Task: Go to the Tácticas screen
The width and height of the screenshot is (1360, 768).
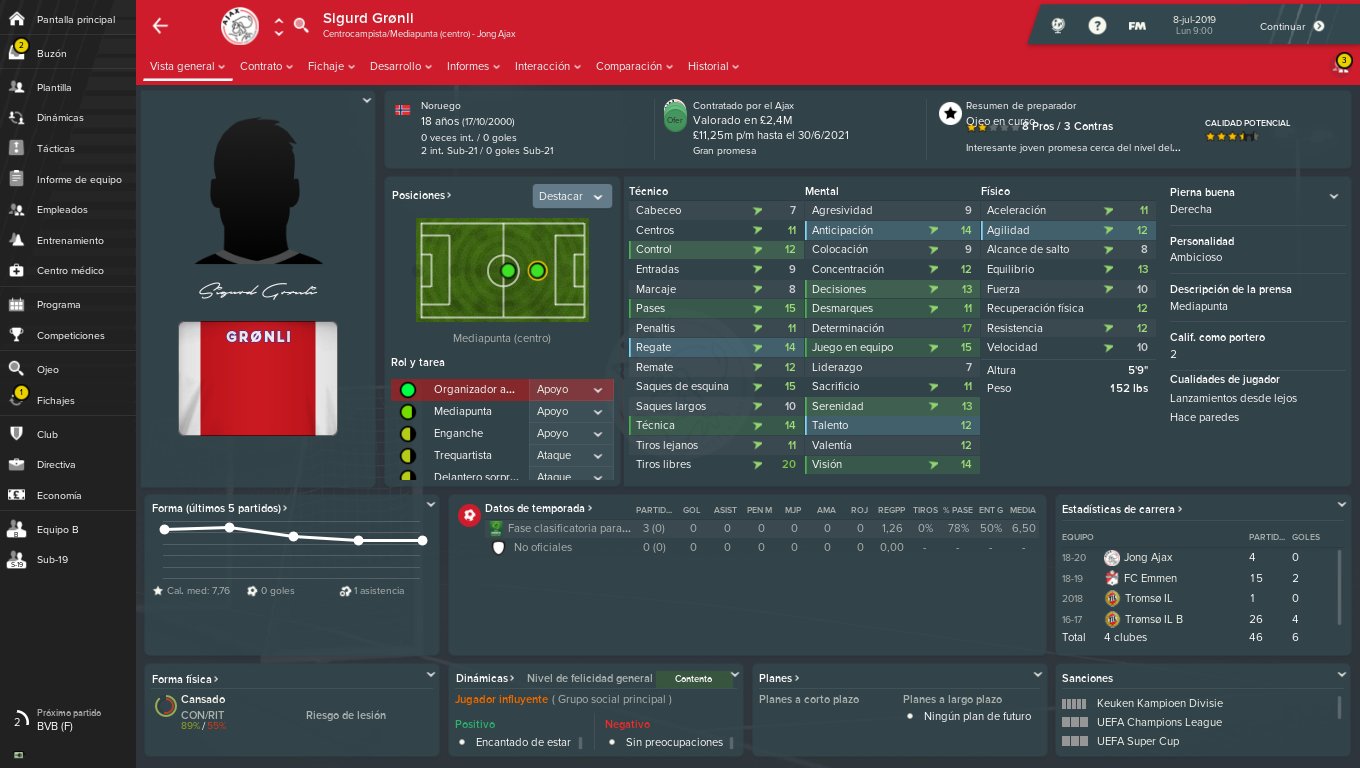Action: click(55, 149)
